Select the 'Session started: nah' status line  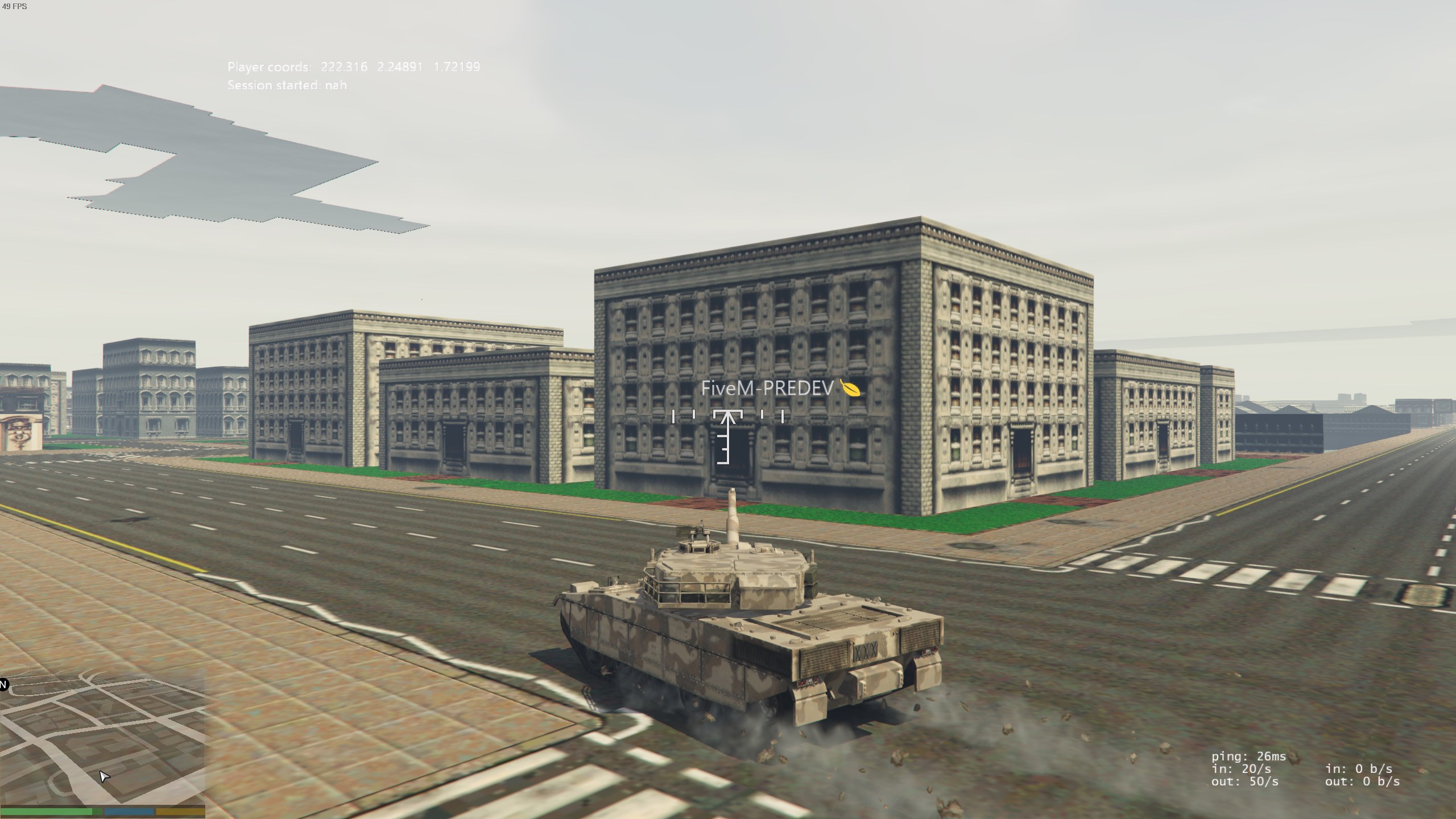tap(287, 85)
